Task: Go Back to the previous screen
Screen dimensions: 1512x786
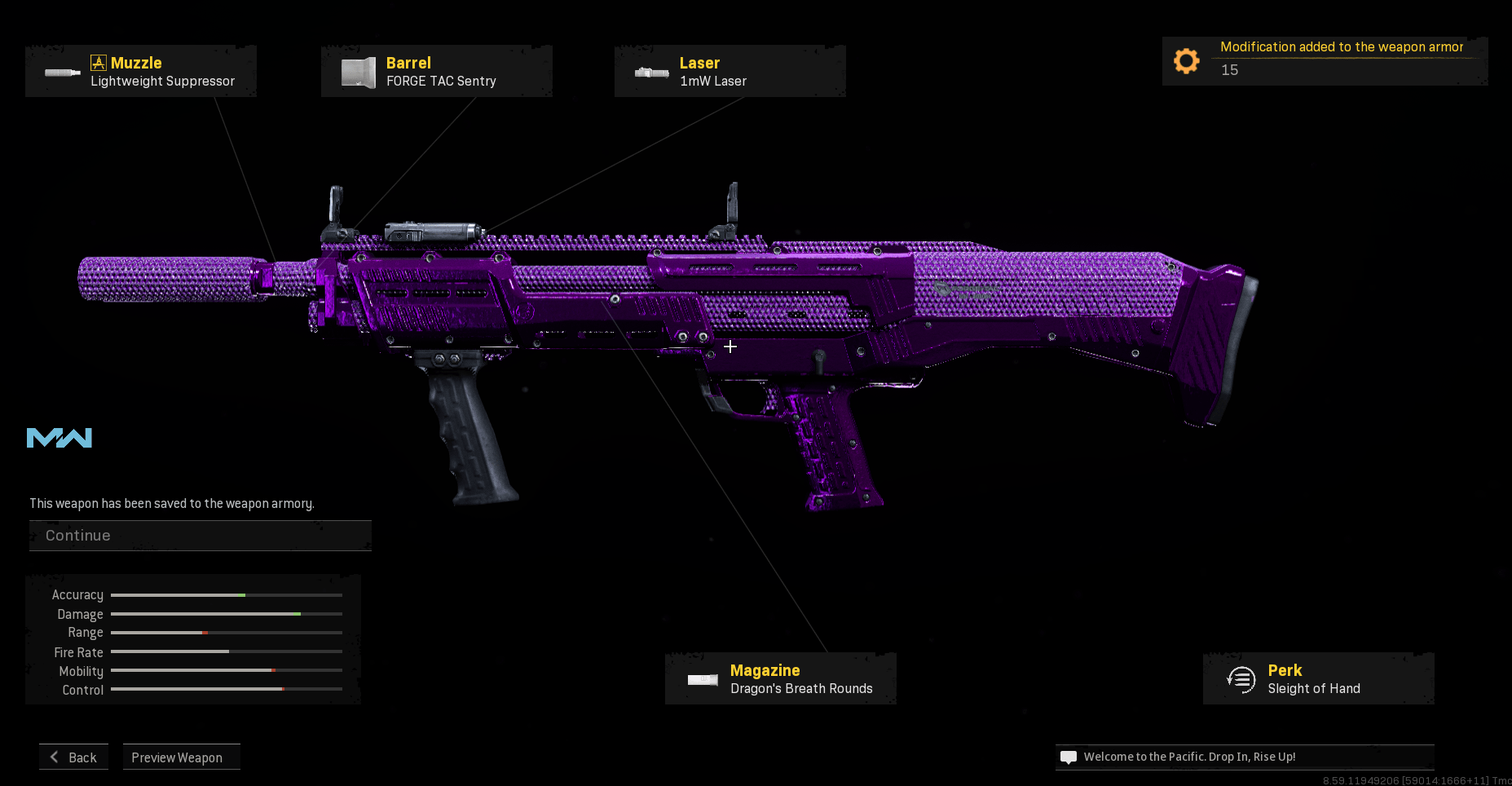Action: click(73, 757)
